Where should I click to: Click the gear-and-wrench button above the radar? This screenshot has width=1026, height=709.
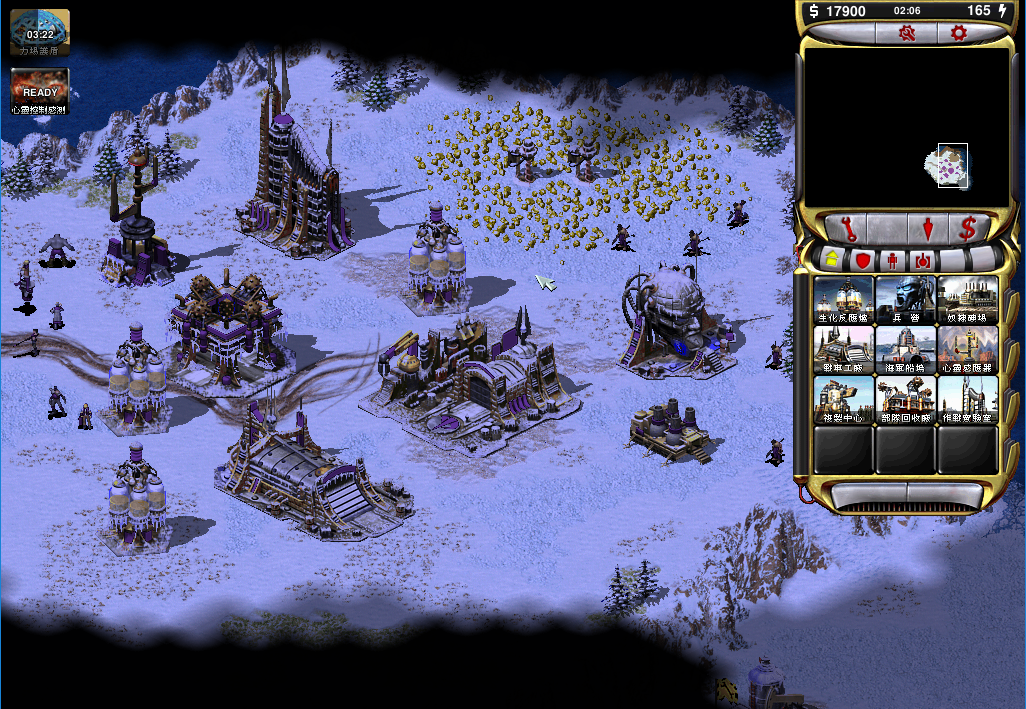click(x=908, y=33)
